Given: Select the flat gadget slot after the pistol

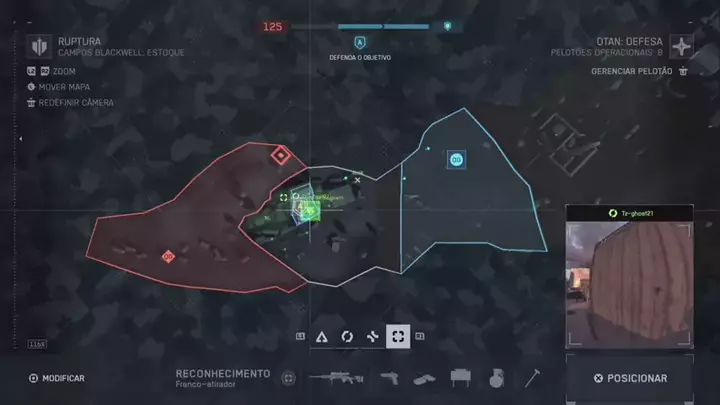Looking at the screenshot, I should pos(425,378).
